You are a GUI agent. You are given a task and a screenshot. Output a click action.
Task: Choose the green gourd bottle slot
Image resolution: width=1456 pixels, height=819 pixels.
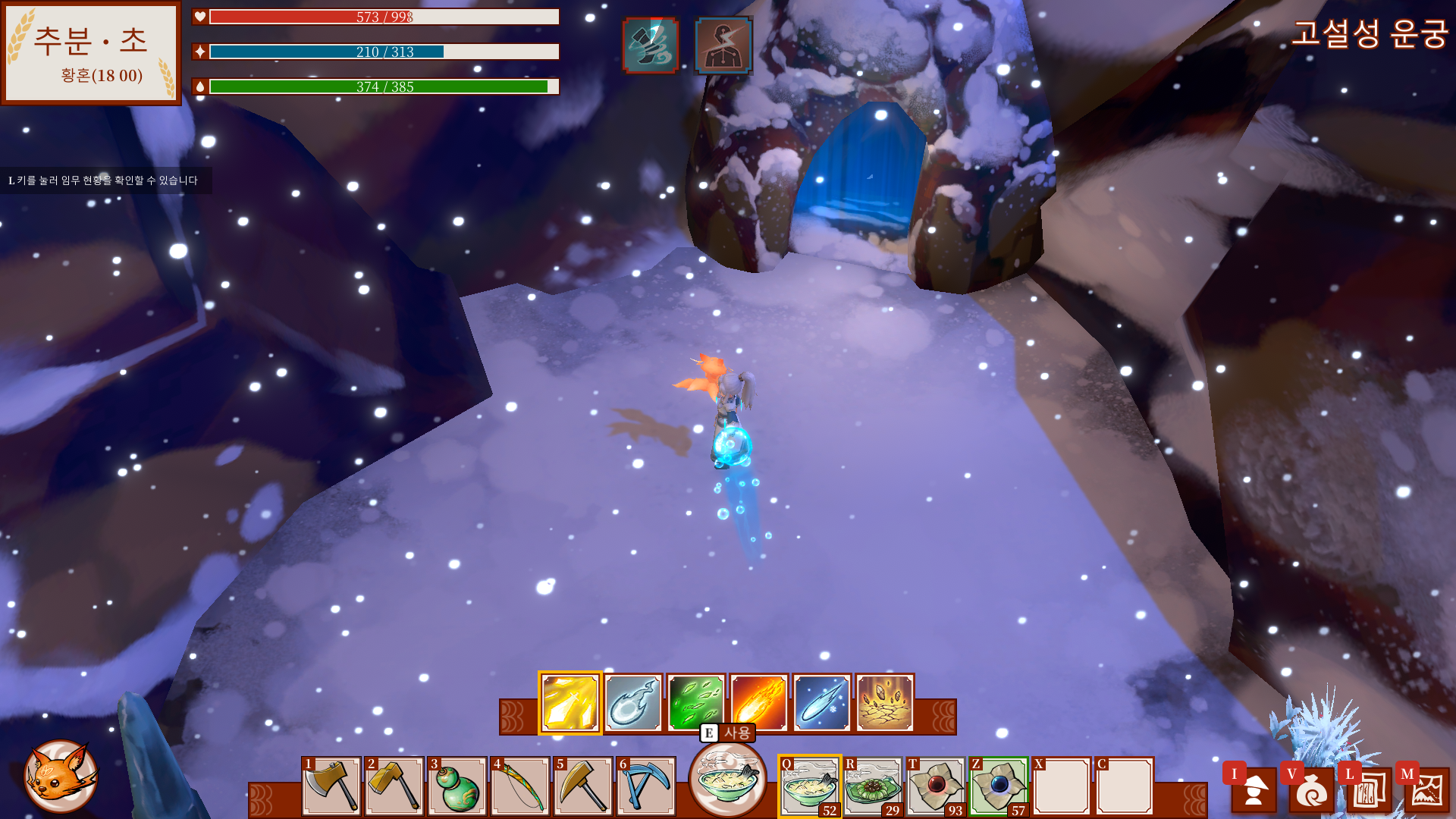[457, 786]
